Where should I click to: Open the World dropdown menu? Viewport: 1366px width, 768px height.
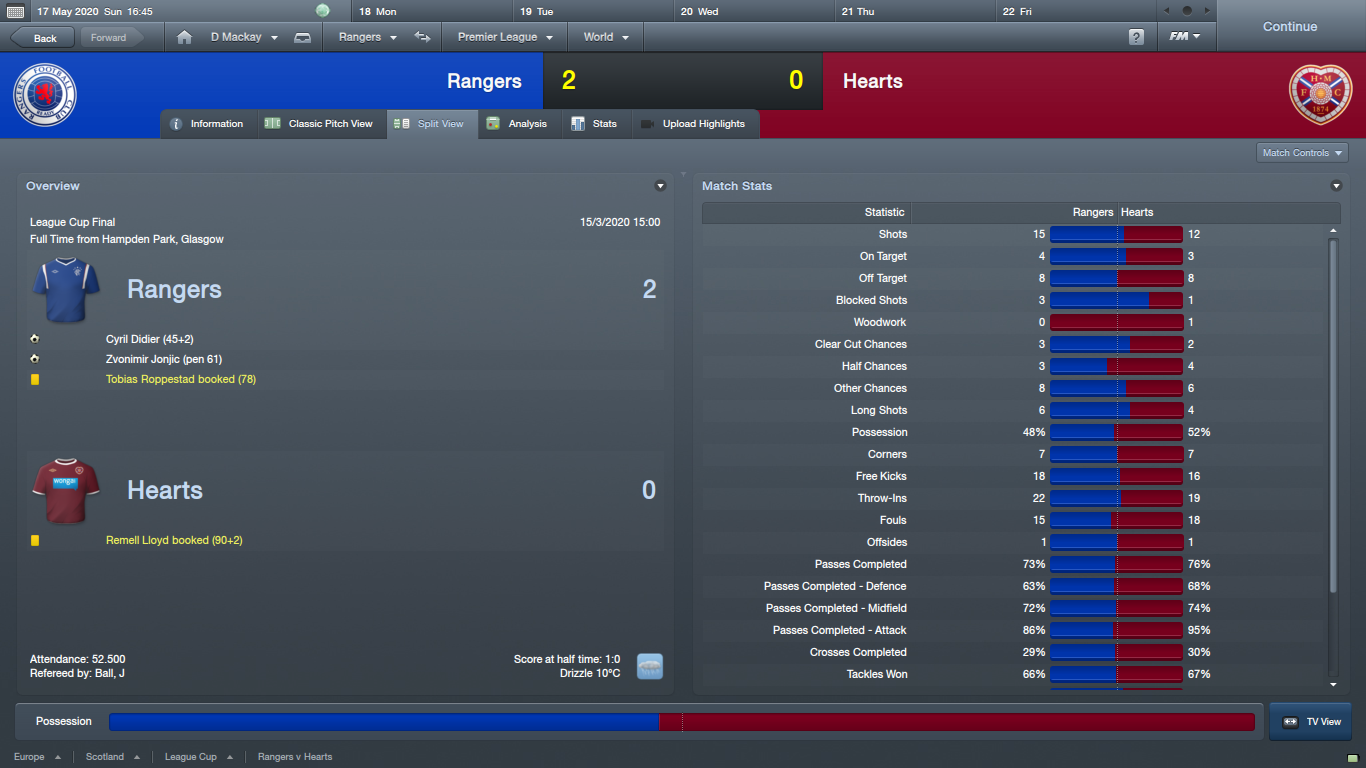click(606, 37)
